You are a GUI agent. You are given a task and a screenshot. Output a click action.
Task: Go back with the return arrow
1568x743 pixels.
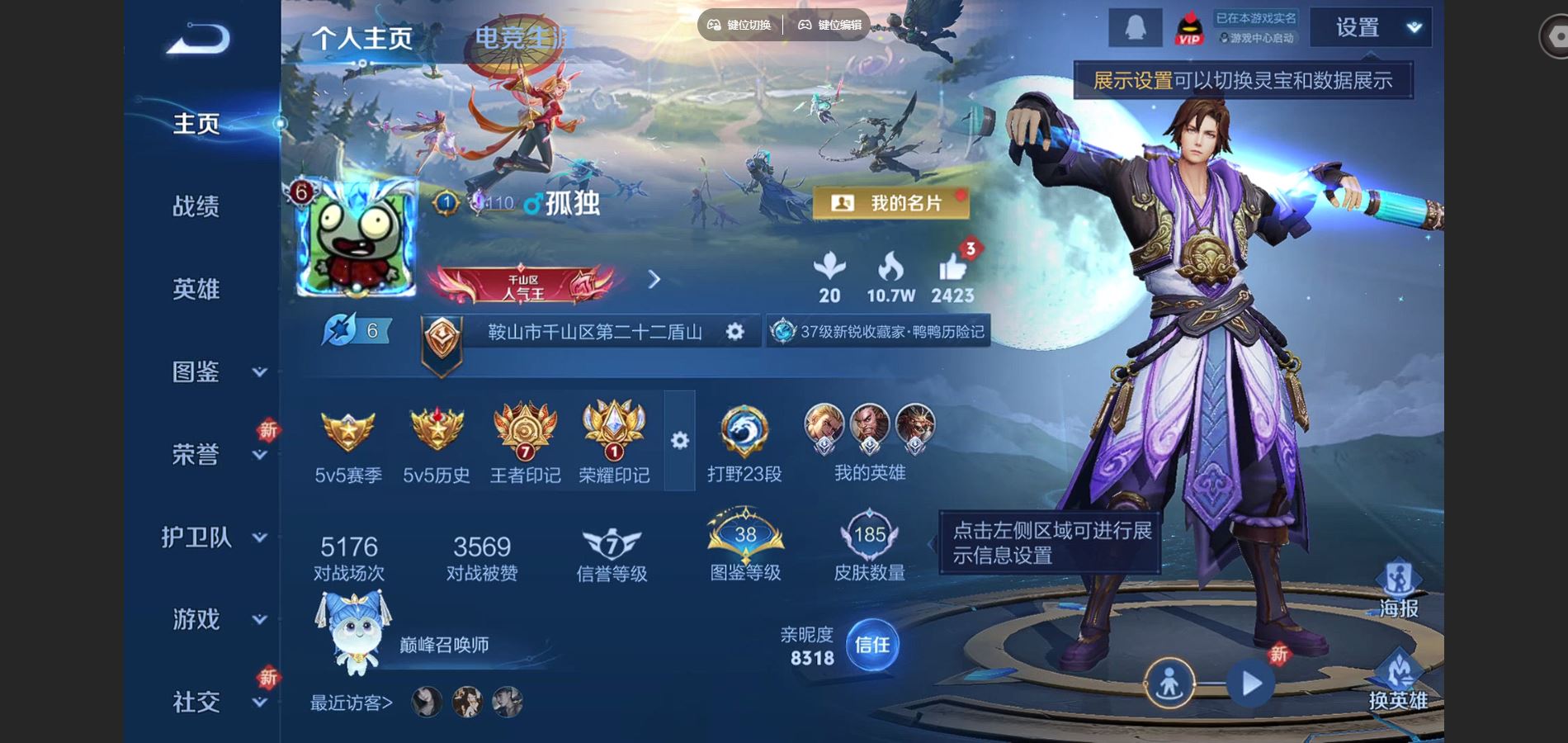[x=198, y=39]
